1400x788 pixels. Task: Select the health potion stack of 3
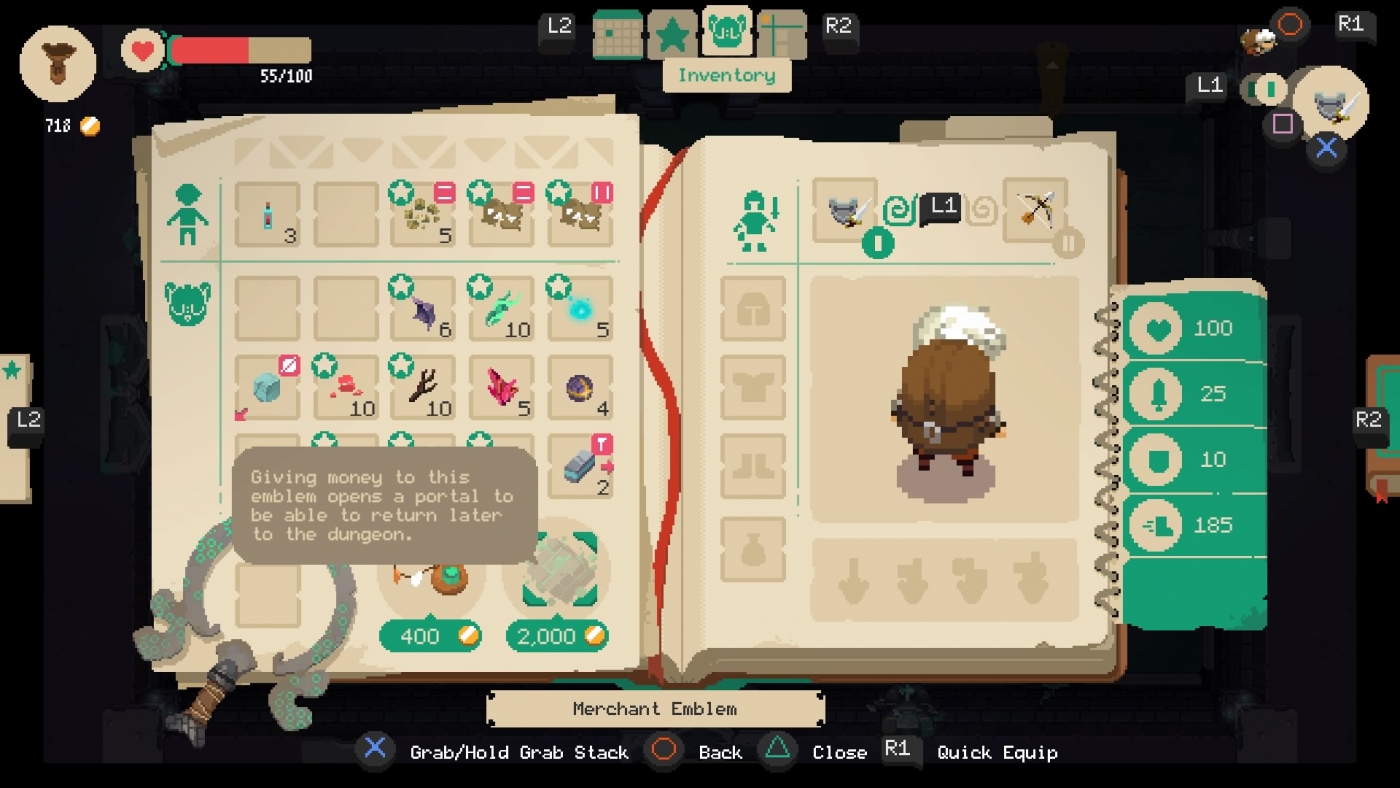(x=267, y=212)
